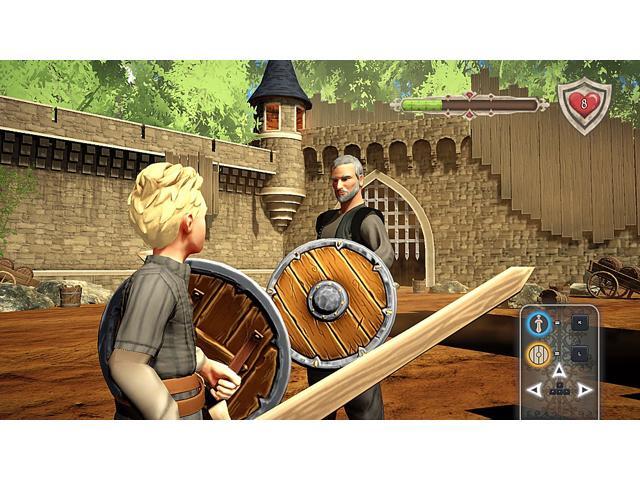This screenshot has height=480, width=640.
Task: Activate the round shield block icon
Action: (x=539, y=353)
